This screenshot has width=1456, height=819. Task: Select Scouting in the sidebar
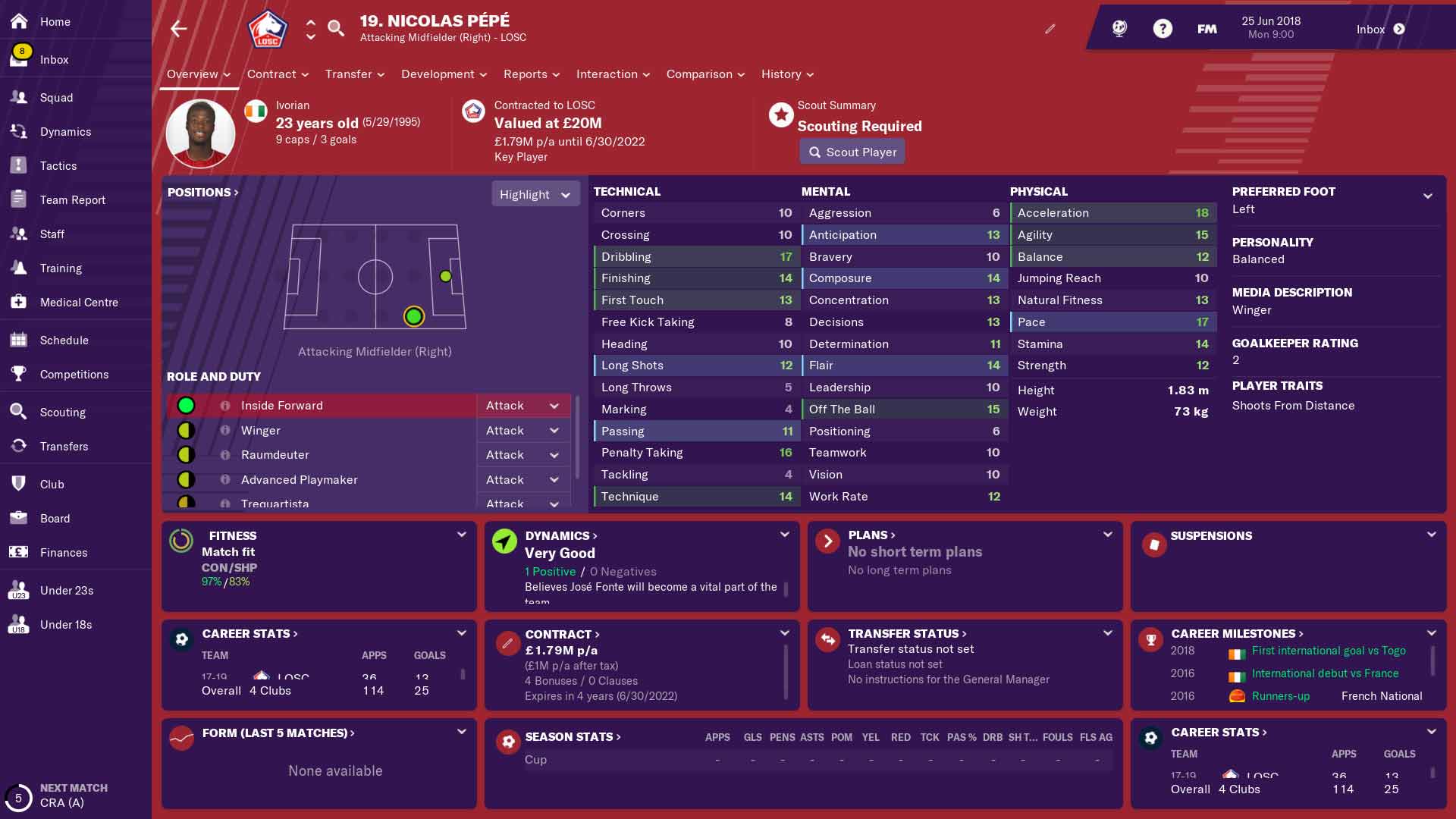62,413
